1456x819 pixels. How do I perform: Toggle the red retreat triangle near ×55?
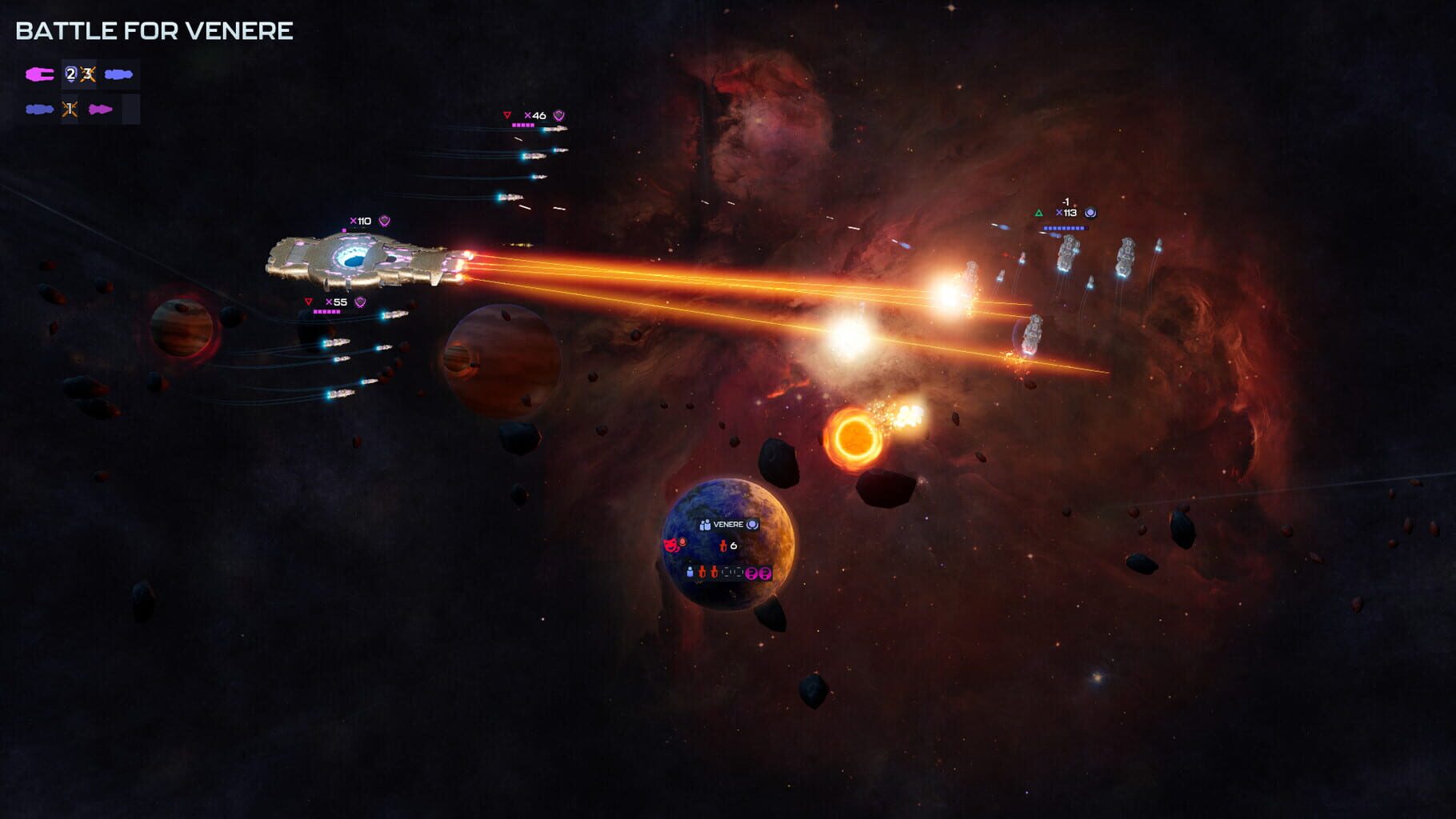pos(307,300)
